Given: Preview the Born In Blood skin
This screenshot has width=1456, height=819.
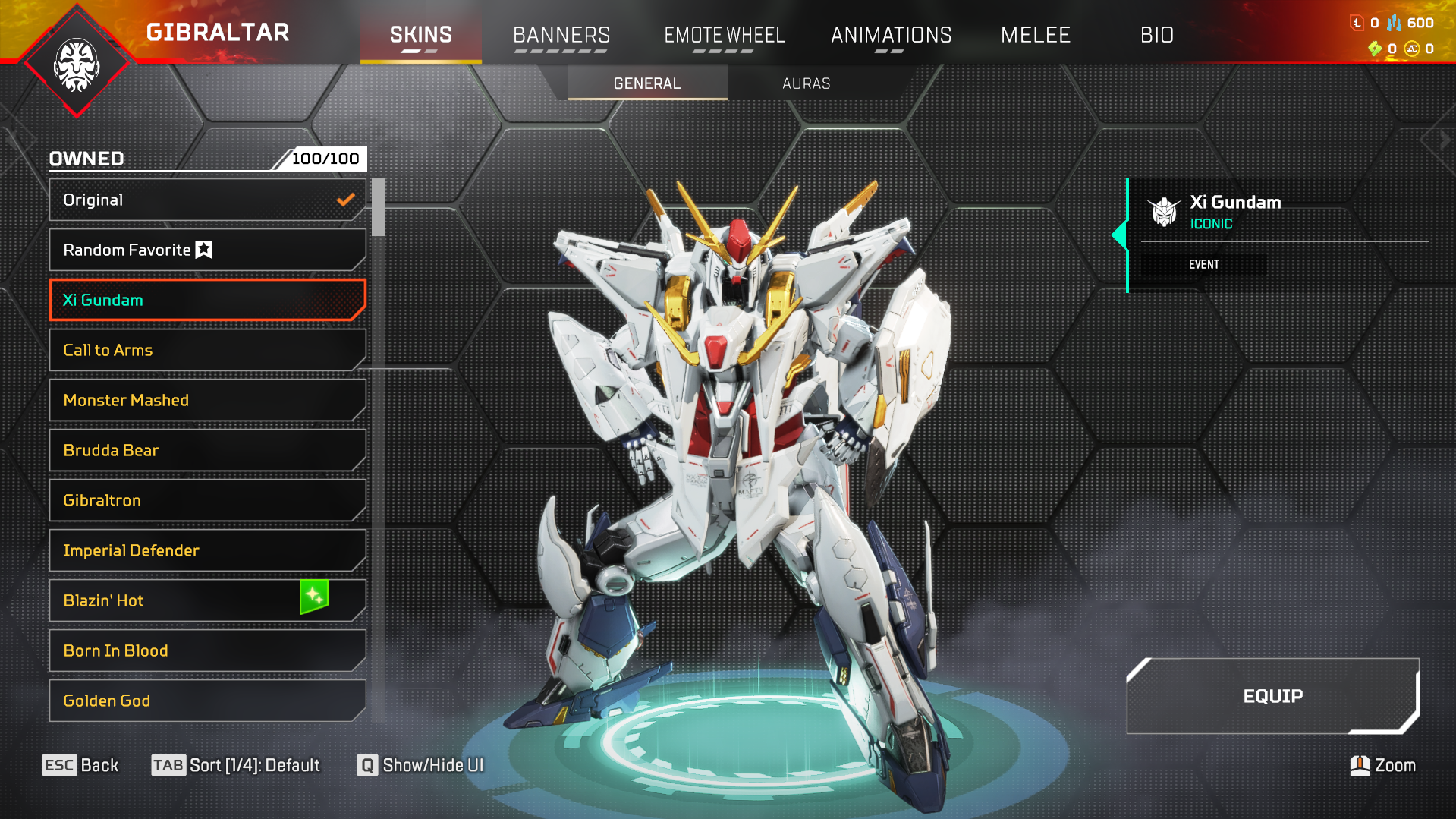Looking at the screenshot, I should (206, 650).
